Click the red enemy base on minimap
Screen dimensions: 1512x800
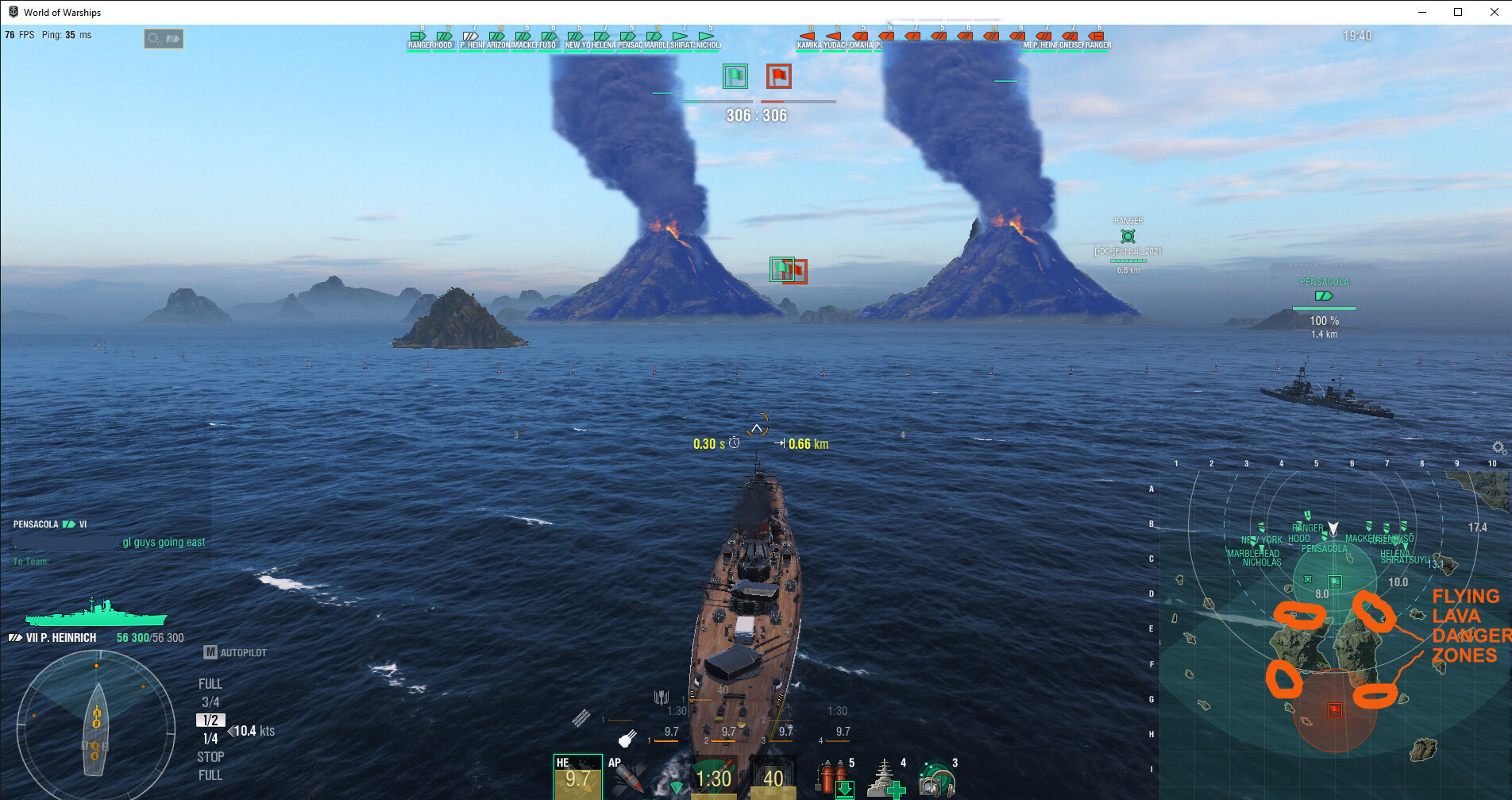1335,709
